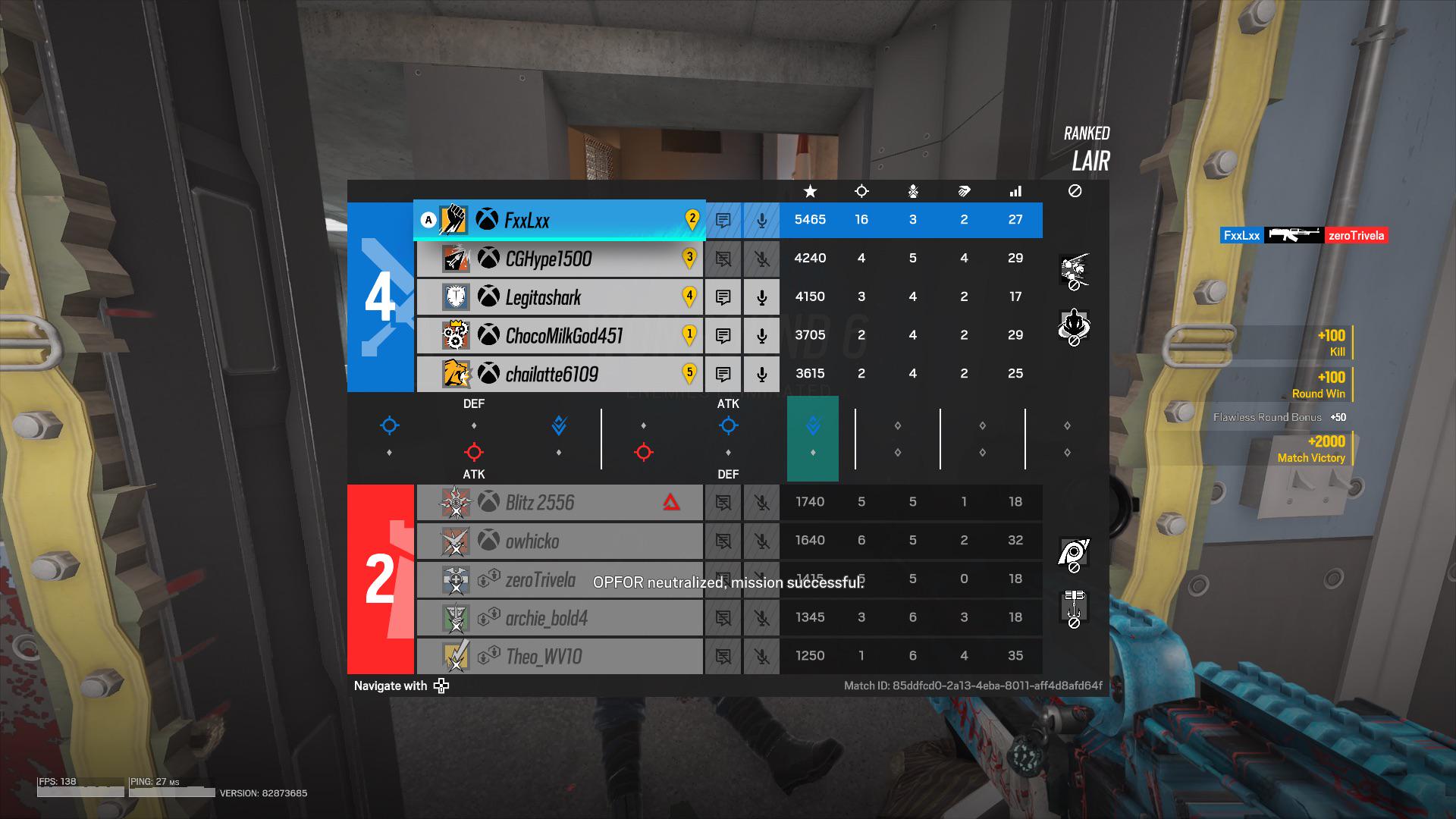Click the star score column icon
The height and width of the screenshot is (819, 1456).
810,191
